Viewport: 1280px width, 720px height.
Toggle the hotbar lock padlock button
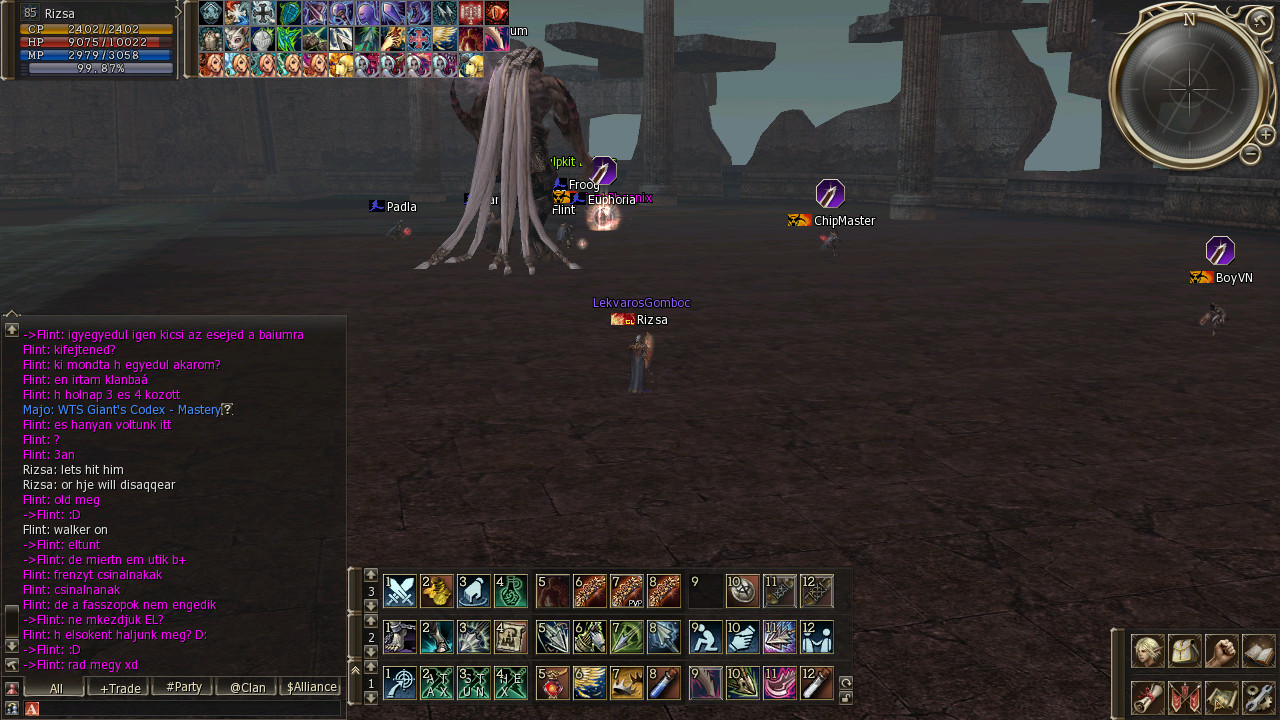[845, 697]
